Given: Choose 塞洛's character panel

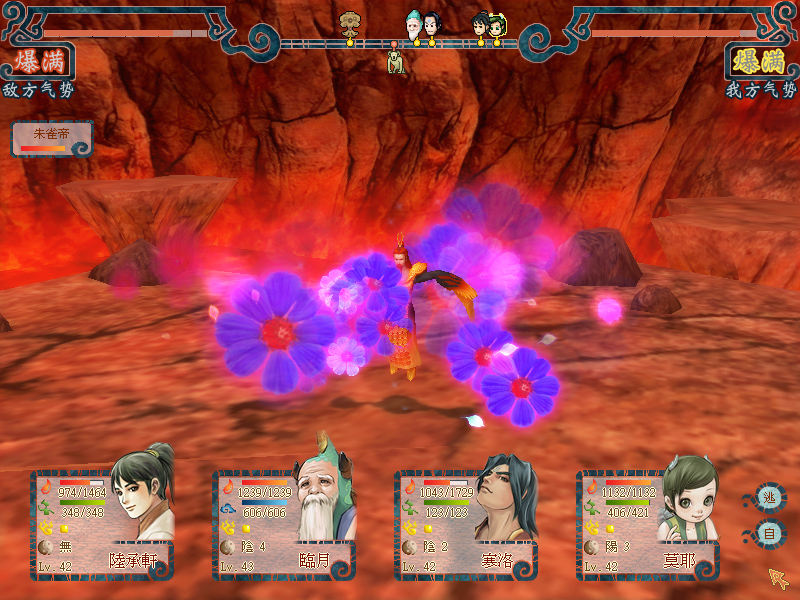Looking at the screenshot, I should 466,525.
